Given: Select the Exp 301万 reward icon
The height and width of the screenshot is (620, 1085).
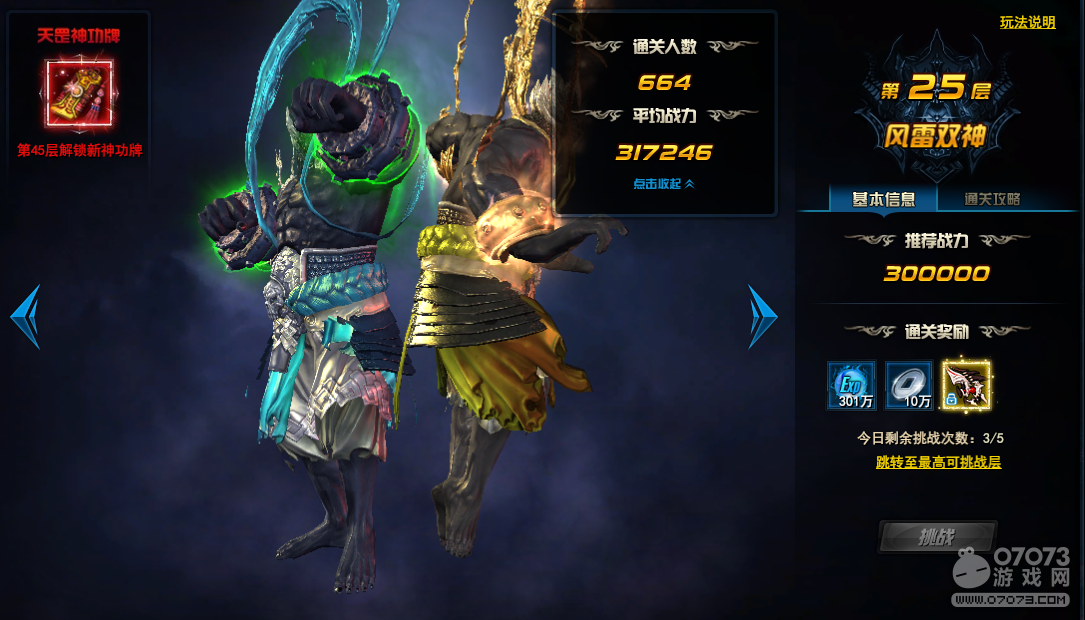Looking at the screenshot, I should click(x=851, y=386).
